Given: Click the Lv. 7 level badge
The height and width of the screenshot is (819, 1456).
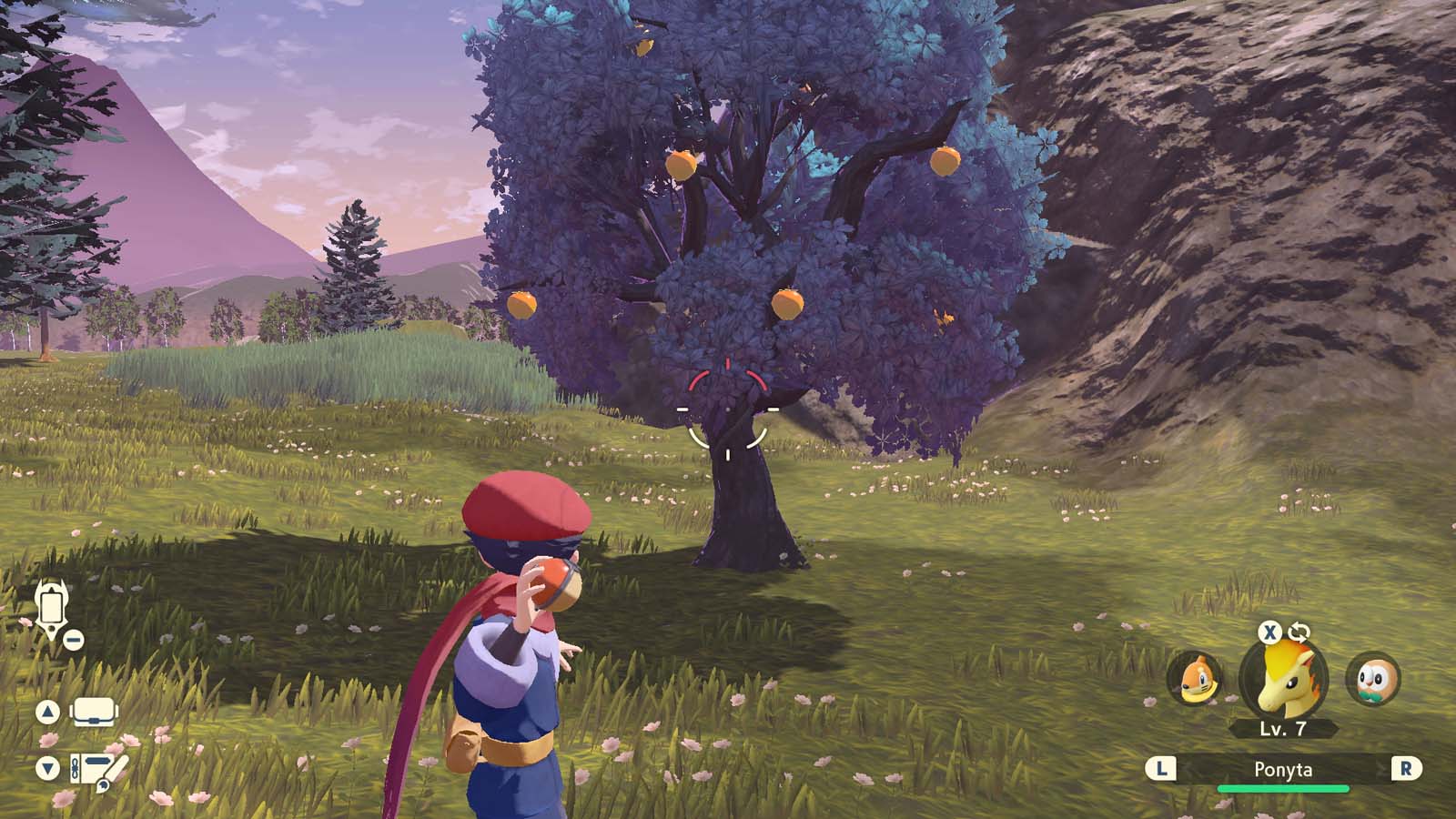Looking at the screenshot, I should [x=1283, y=729].
